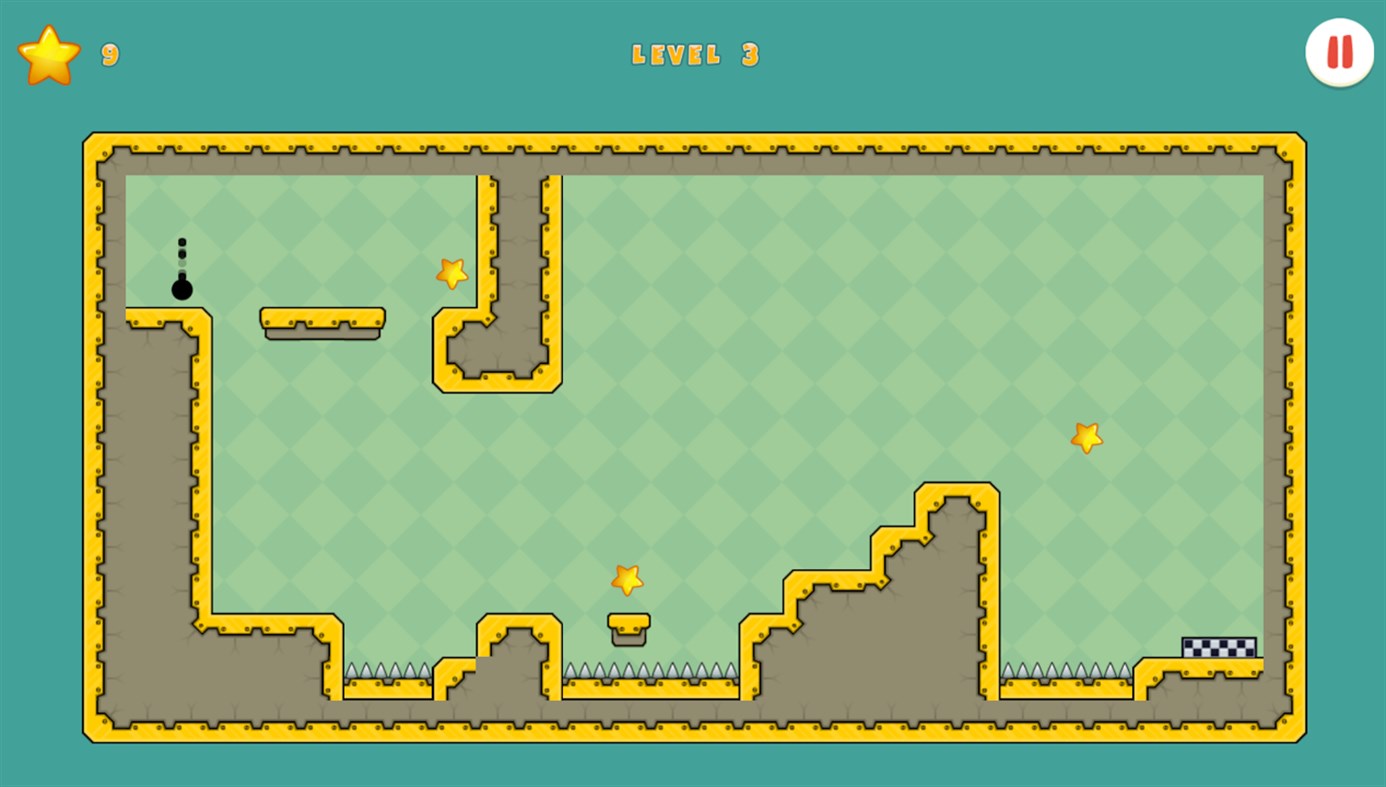Collect the star beside the hanging wall
Screen dimensions: 1386x787
click(450, 272)
